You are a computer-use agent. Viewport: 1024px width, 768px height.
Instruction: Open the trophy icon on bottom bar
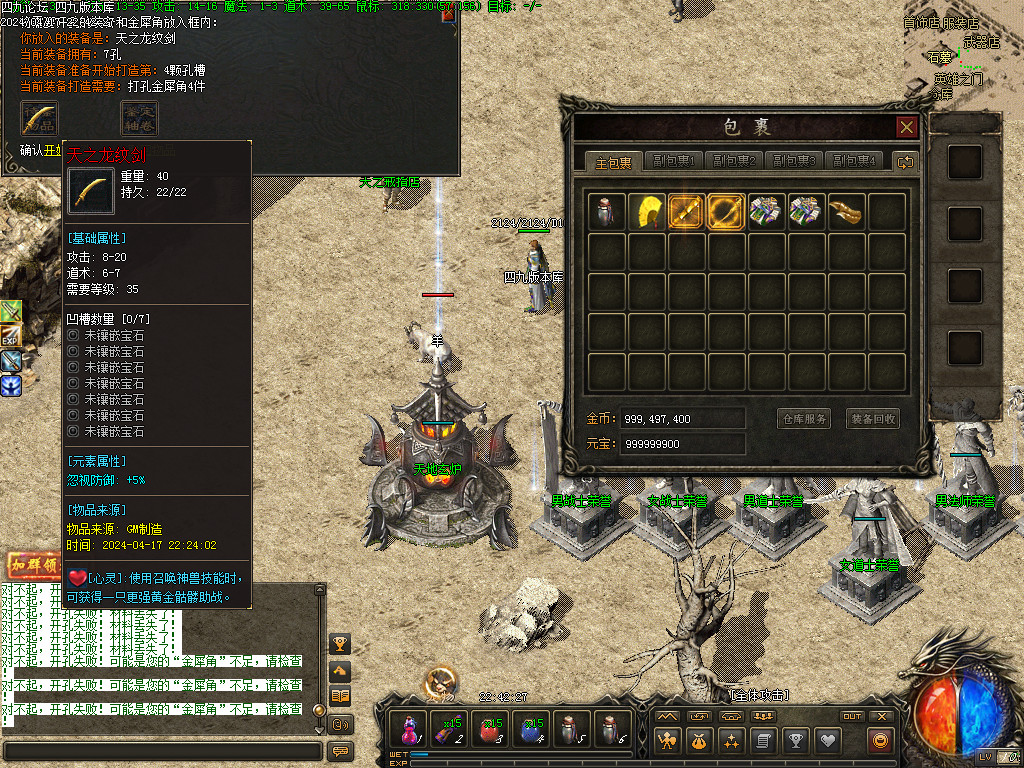click(795, 740)
